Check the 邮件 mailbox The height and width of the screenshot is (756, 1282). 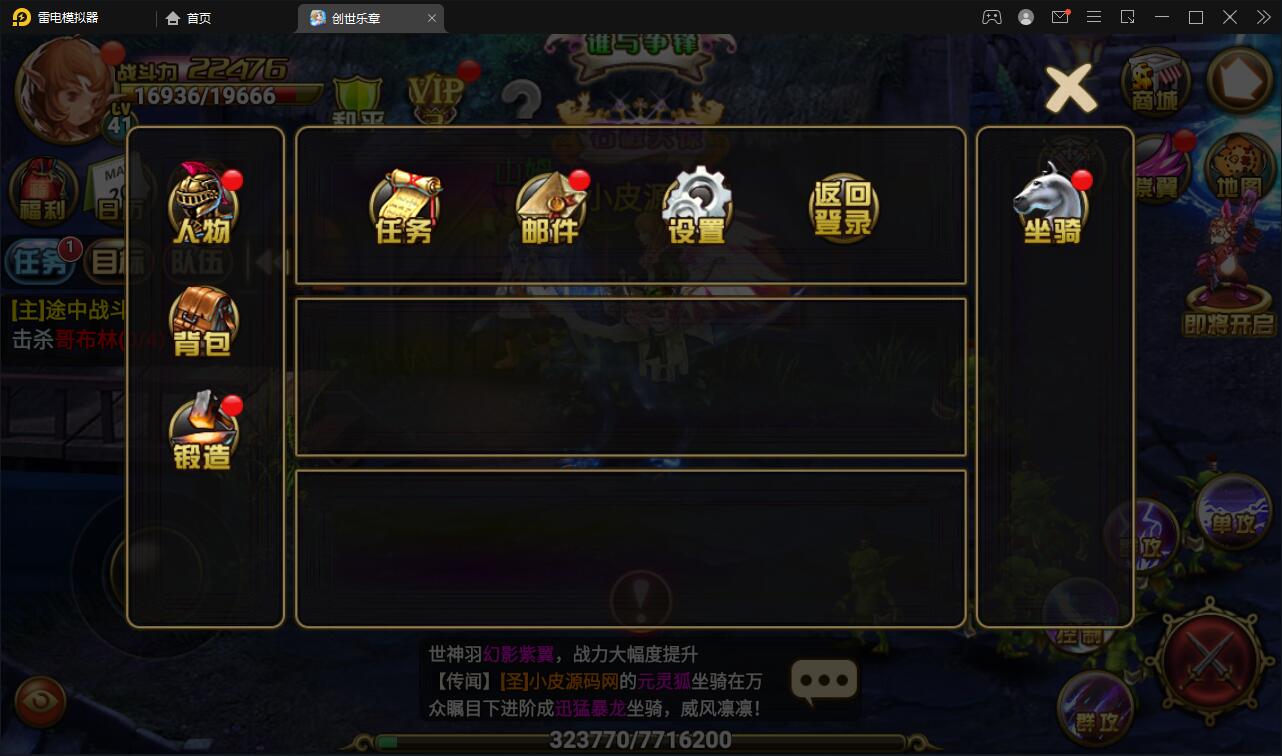(552, 205)
